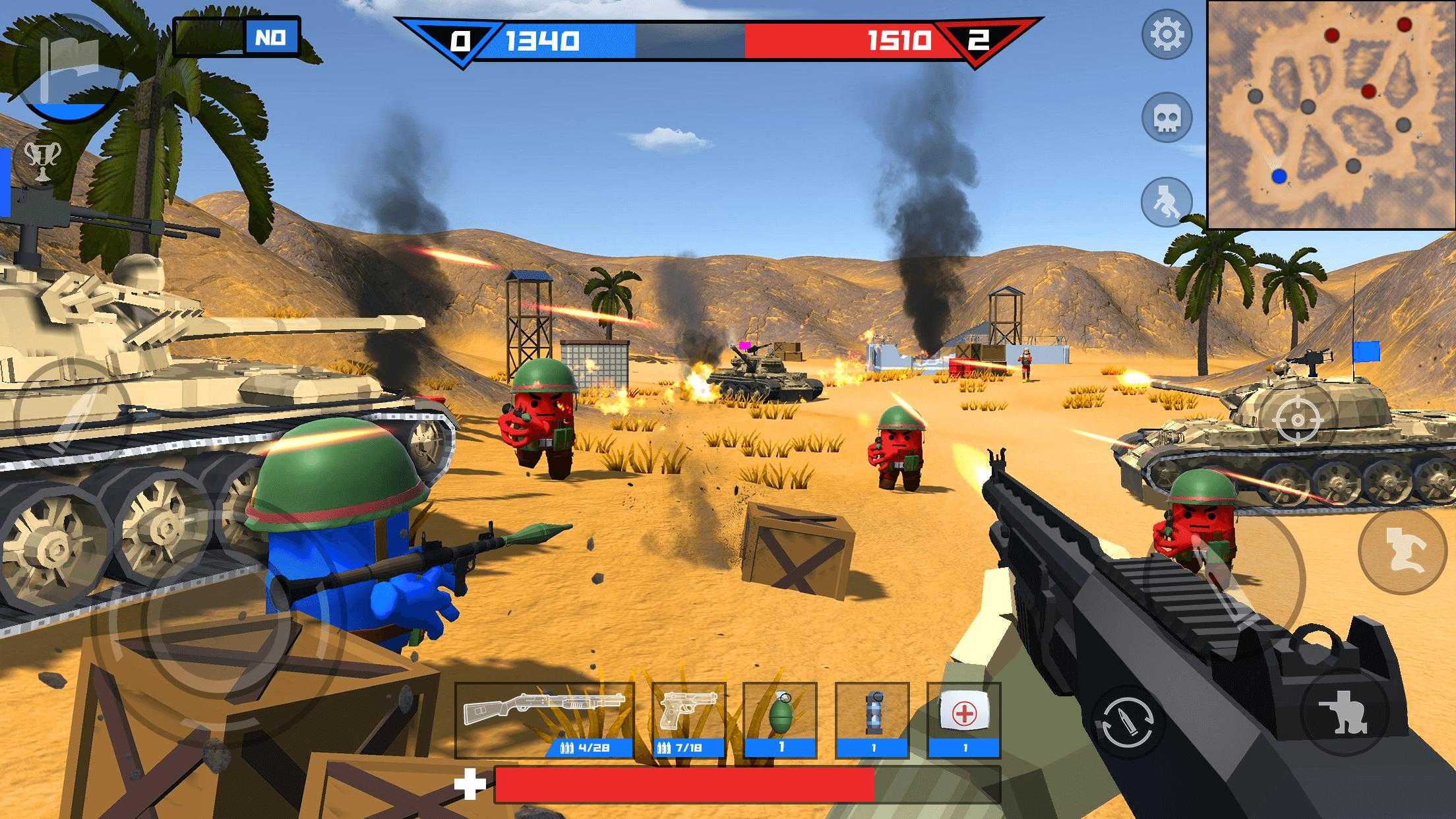Activate the crosshair aim button
This screenshot has width=1456, height=819.
(x=1297, y=420)
